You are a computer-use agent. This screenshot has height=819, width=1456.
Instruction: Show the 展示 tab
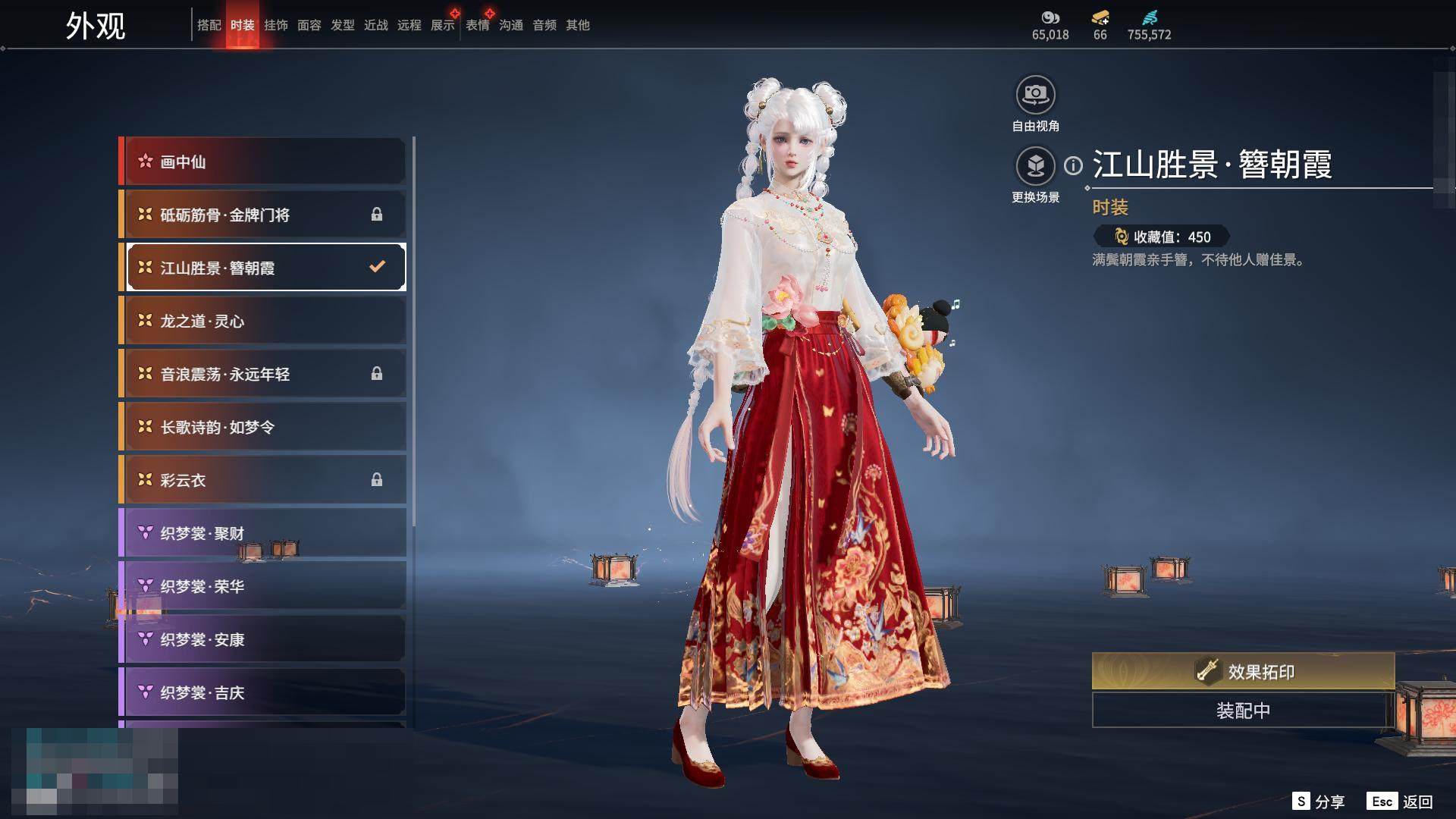(443, 25)
